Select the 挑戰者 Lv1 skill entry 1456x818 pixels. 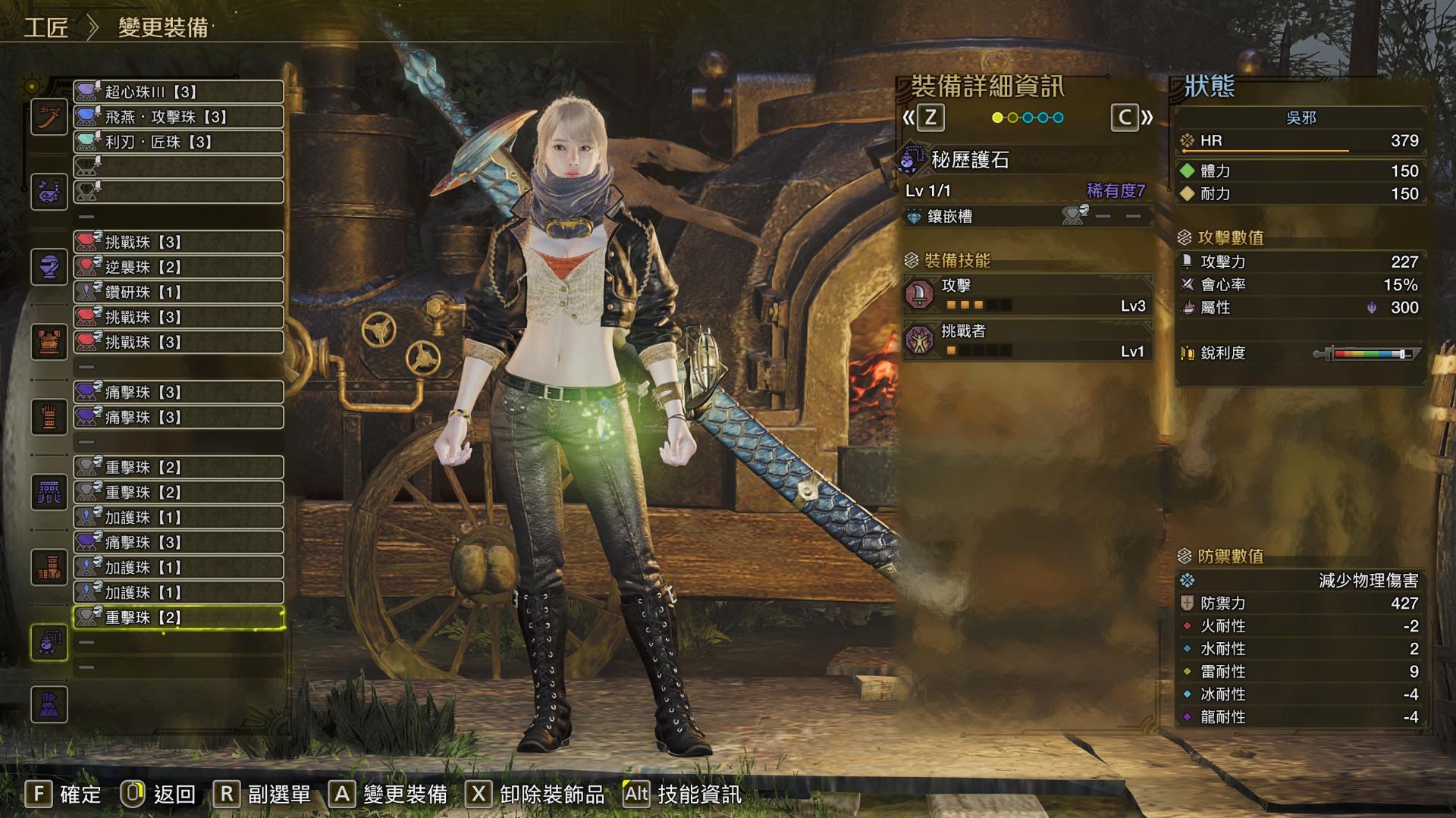click(1028, 340)
